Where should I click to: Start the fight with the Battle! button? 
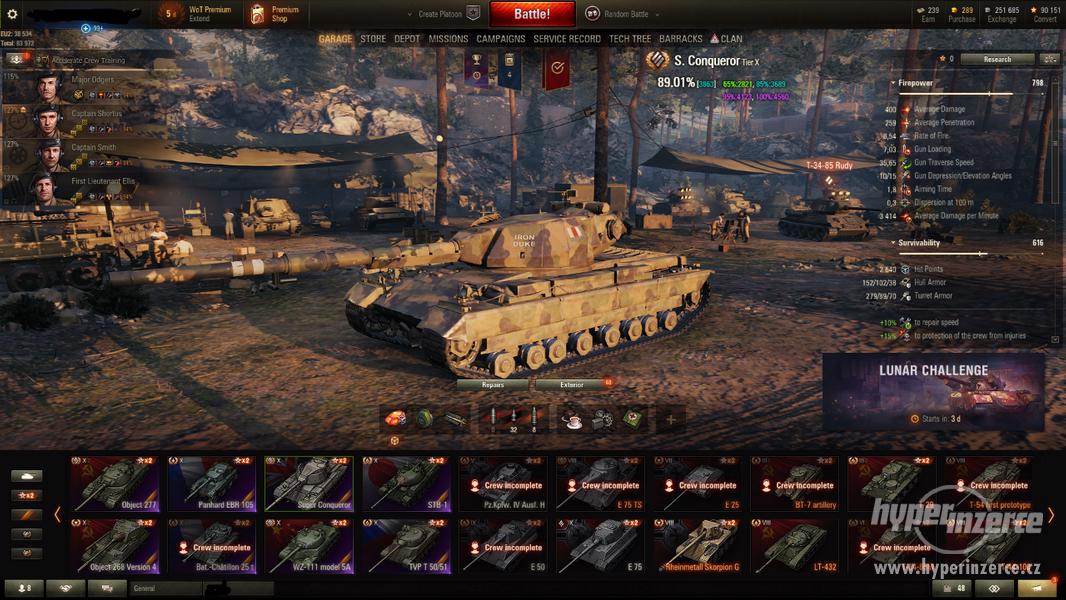(x=532, y=14)
